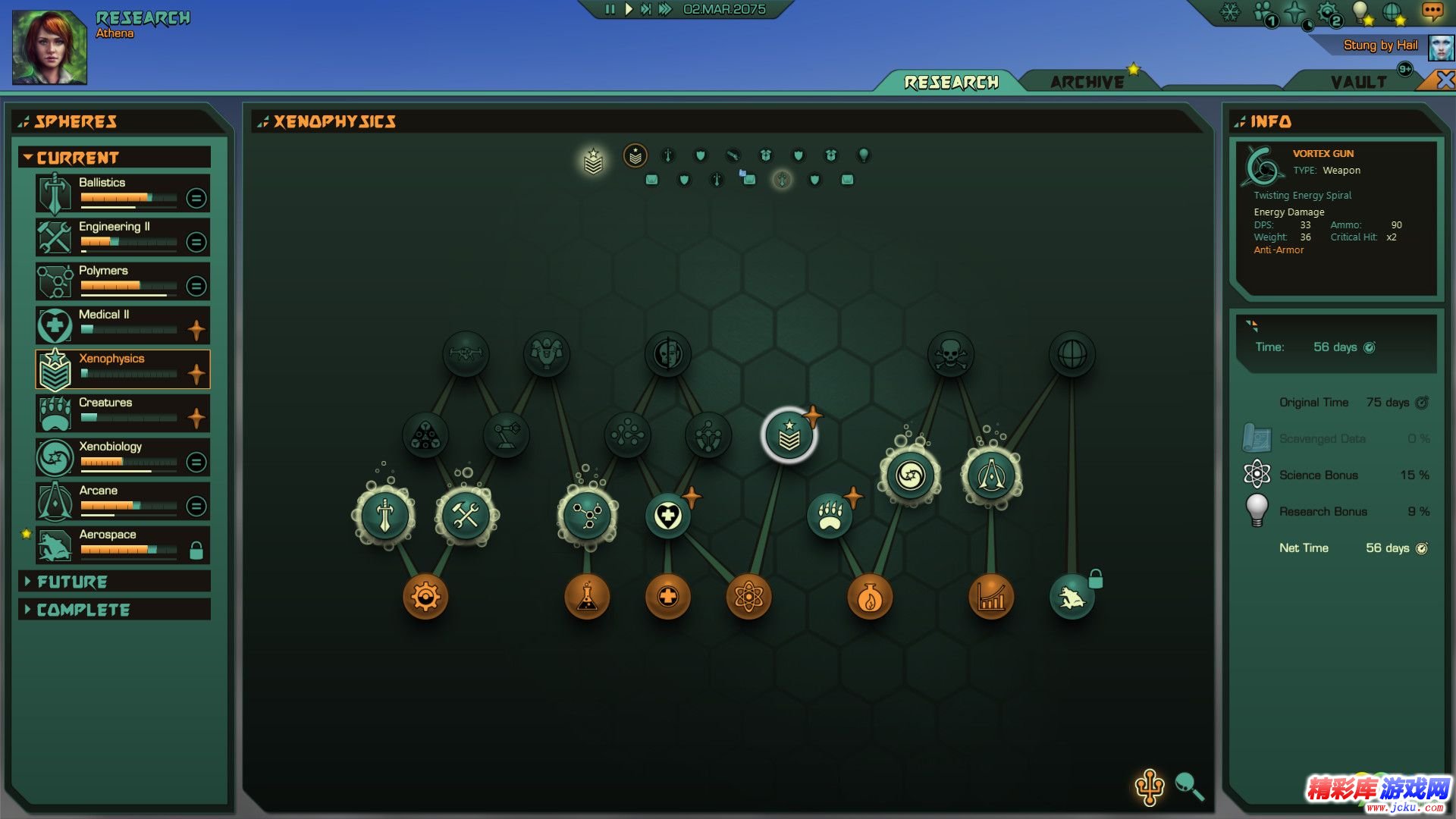The height and width of the screenshot is (819, 1456).
Task: Switch to the Archive tab
Action: 1087,82
